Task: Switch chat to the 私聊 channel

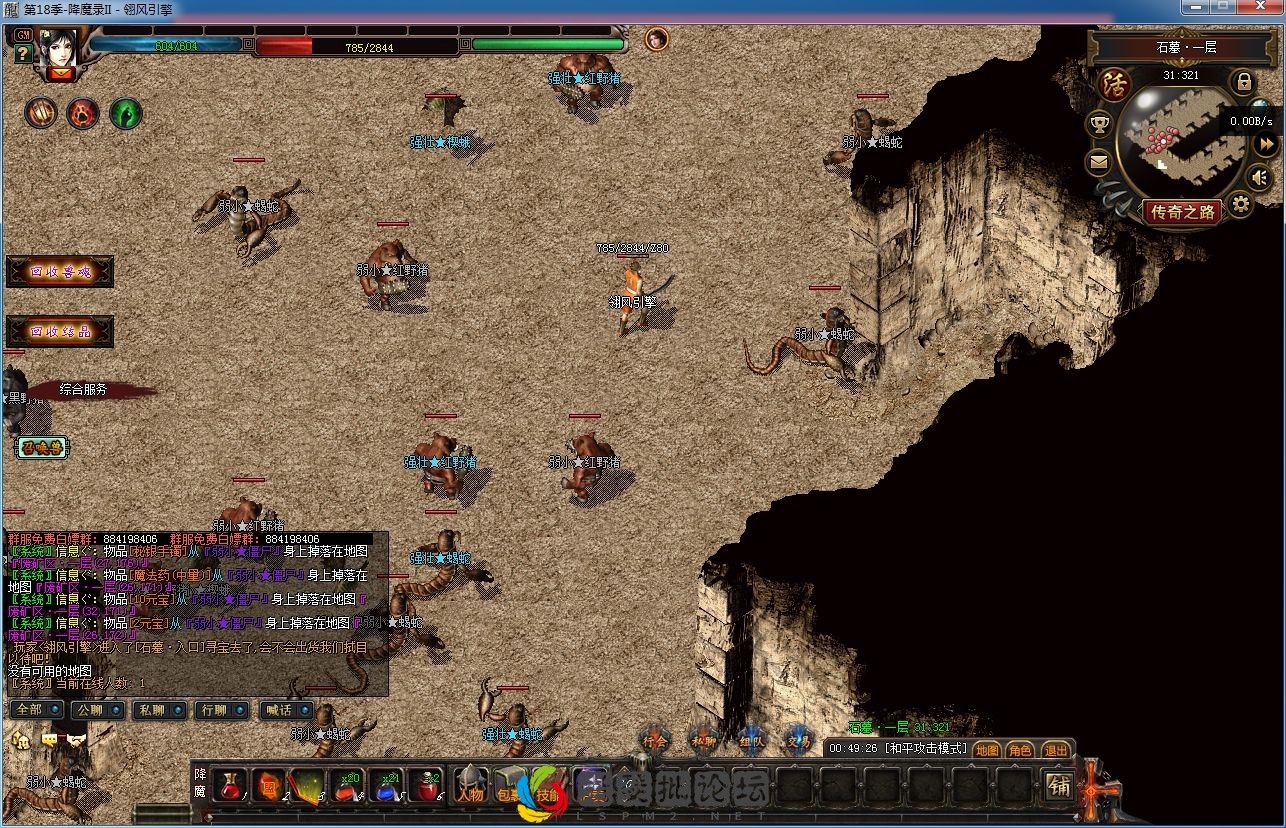Action: [x=160, y=710]
